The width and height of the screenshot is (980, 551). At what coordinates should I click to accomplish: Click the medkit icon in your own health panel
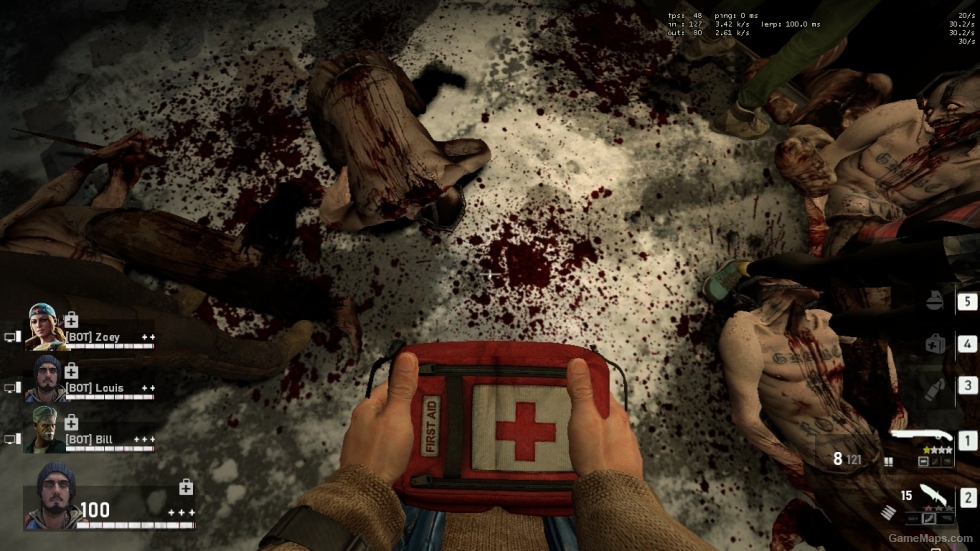[x=185, y=488]
